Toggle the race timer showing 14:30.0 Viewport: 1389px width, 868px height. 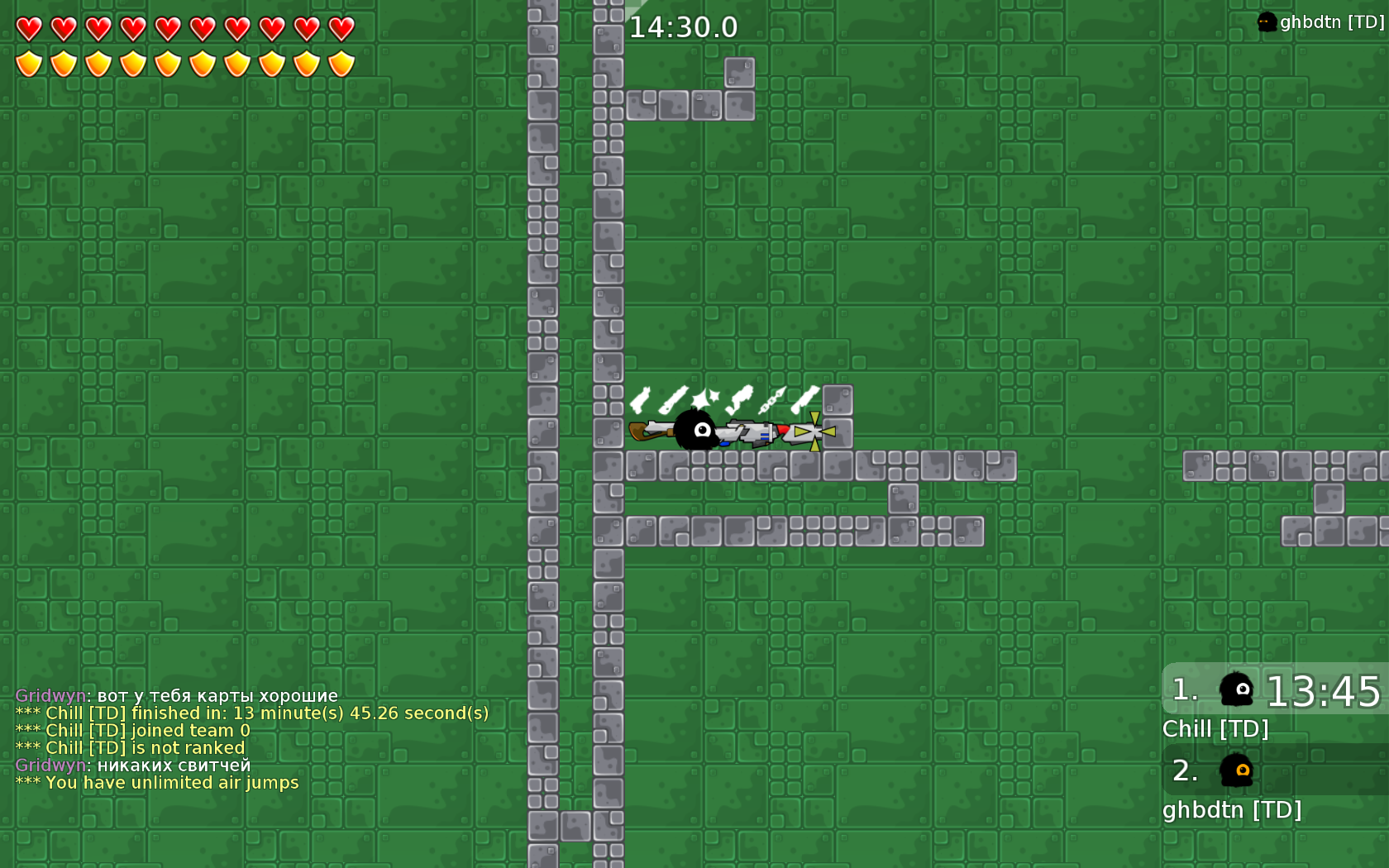pos(683,26)
